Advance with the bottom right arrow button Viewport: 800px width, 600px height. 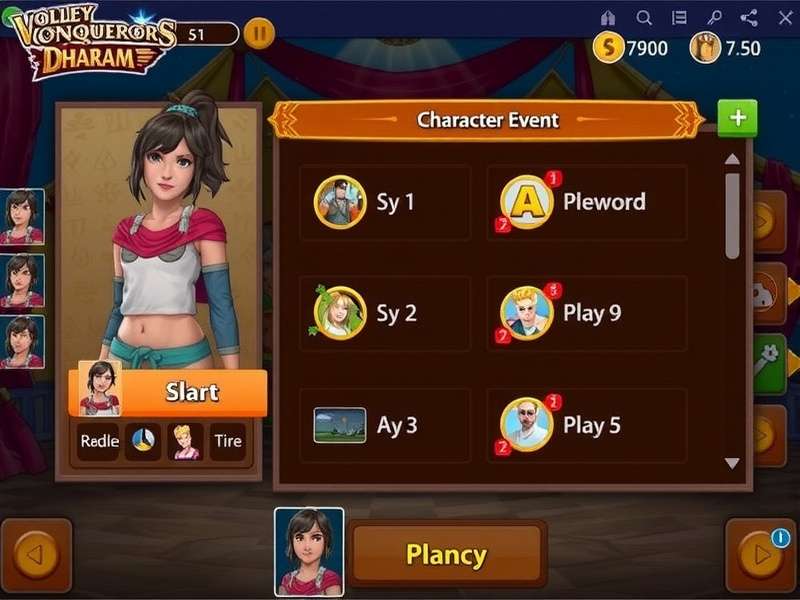tap(761, 555)
